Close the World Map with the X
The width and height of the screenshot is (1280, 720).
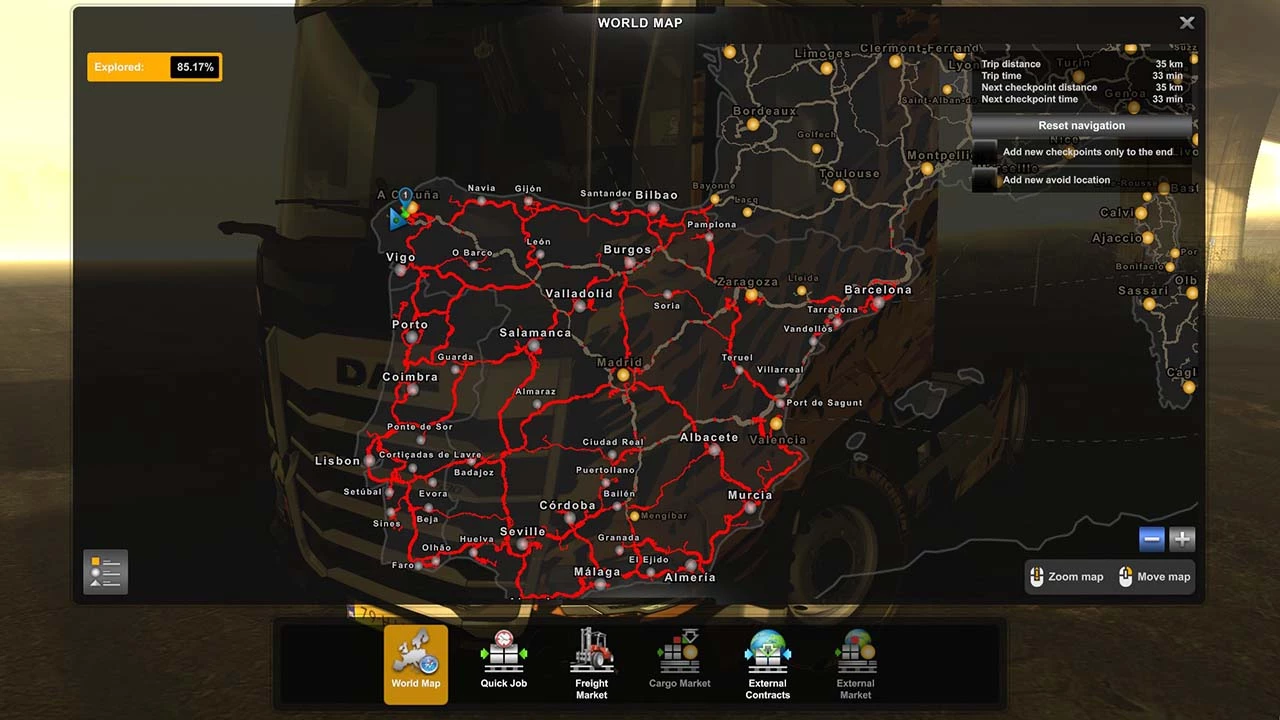pyautogui.click(x=1186, y=22)
